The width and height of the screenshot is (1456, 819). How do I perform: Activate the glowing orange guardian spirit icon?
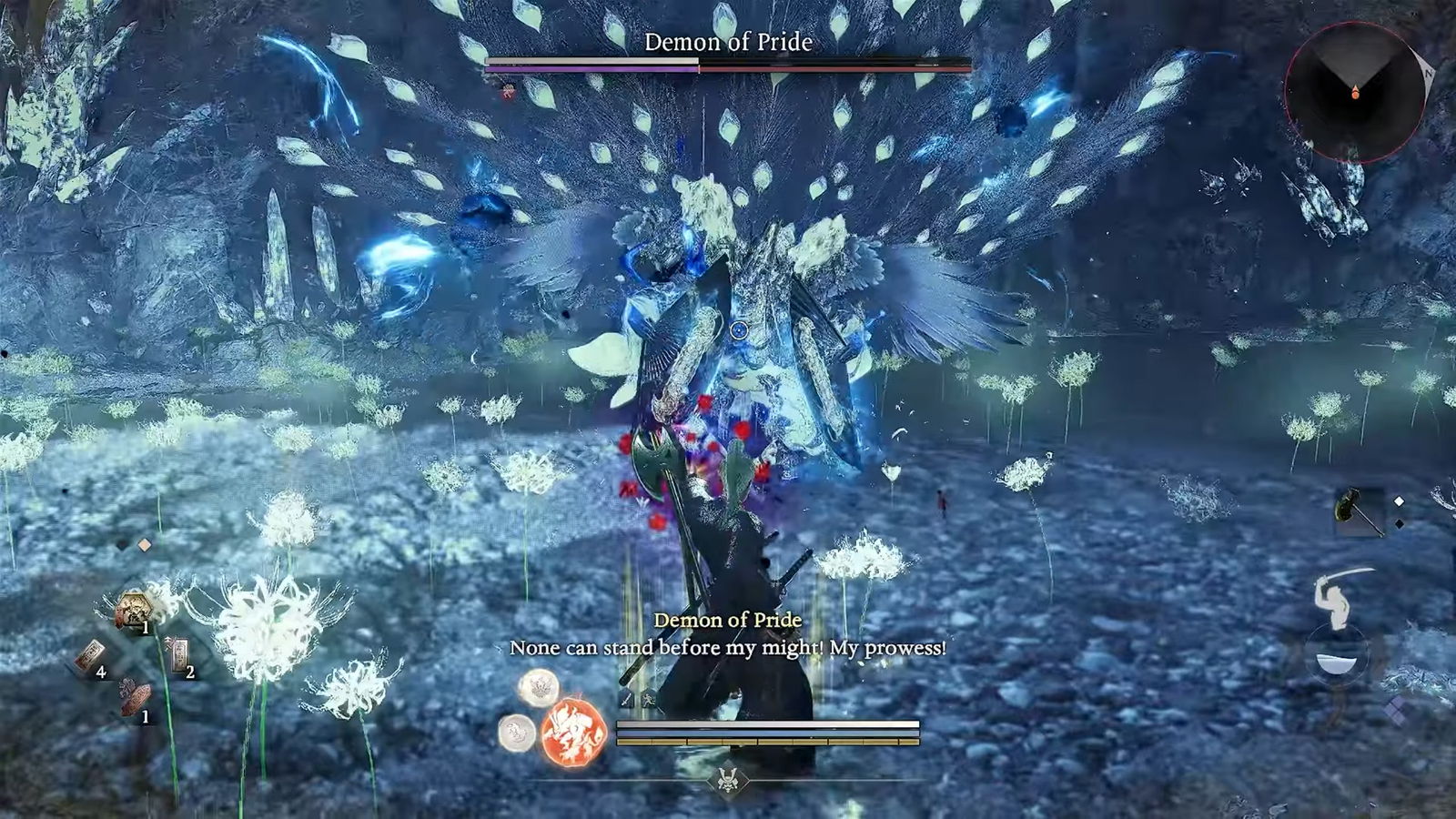pyautogui.click(x=574, y=732)
